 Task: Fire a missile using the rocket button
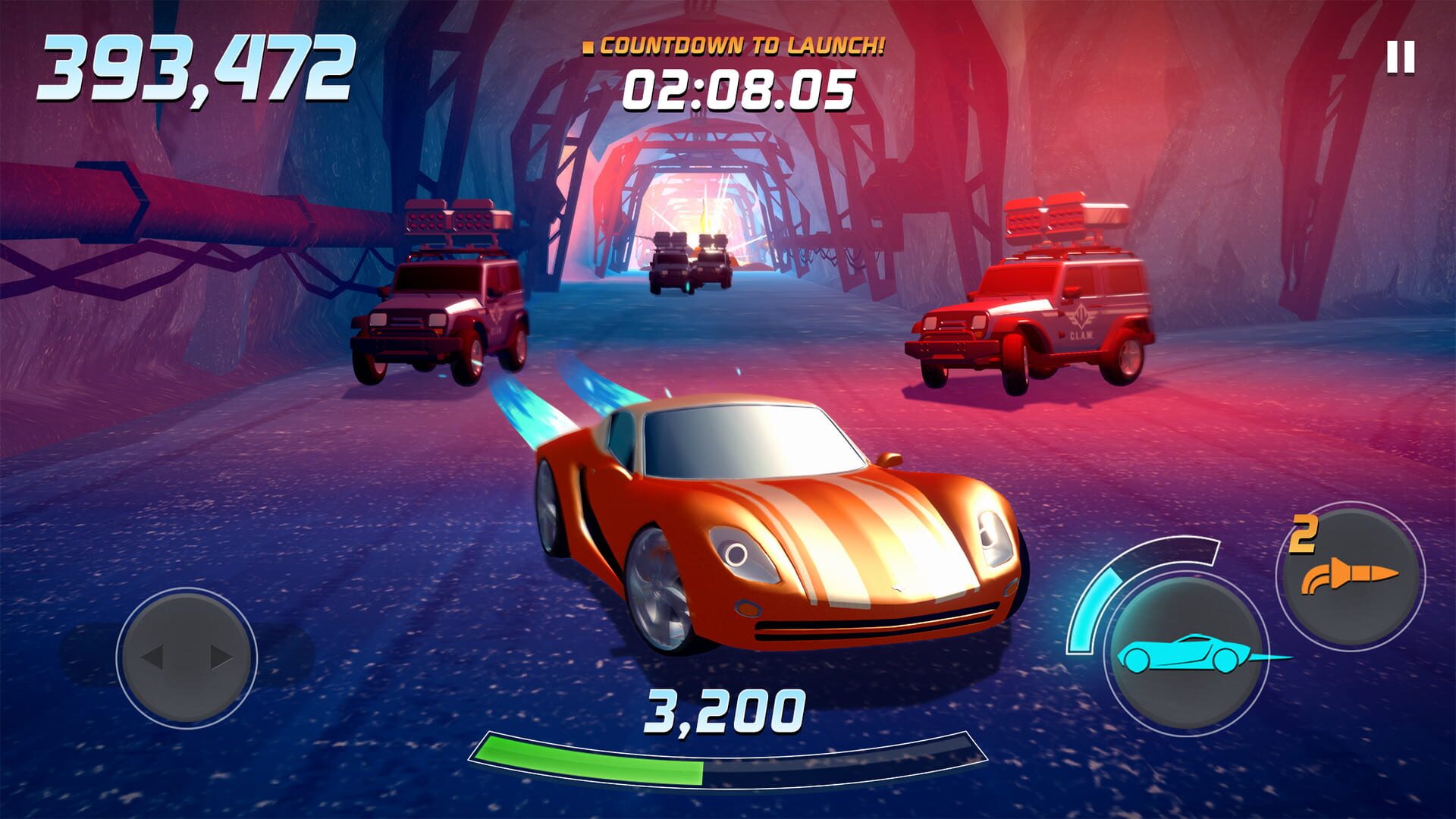point(1351,577)
